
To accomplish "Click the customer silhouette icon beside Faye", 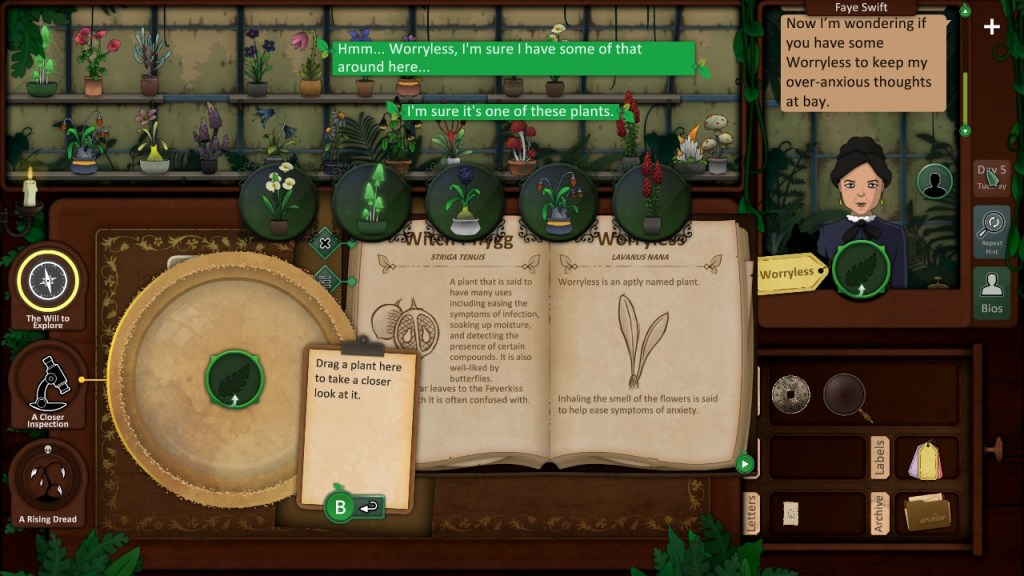I will pyautogui.click(x=935, y=182).
